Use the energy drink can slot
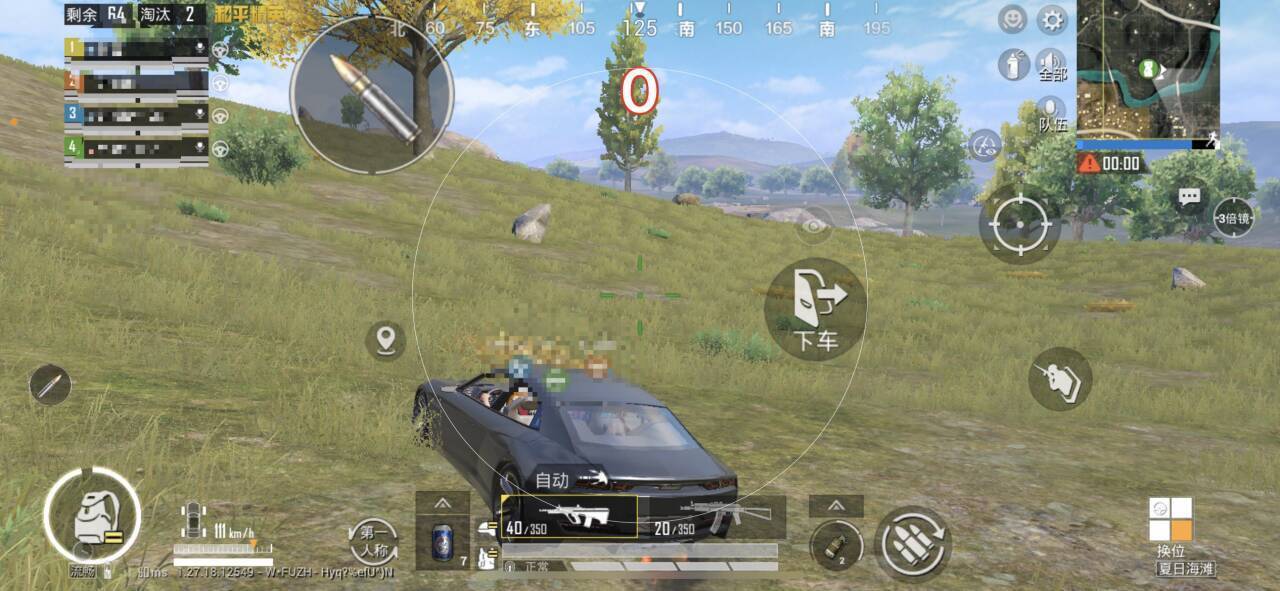This screenshot has width=1280, height=591. [442, 540]
